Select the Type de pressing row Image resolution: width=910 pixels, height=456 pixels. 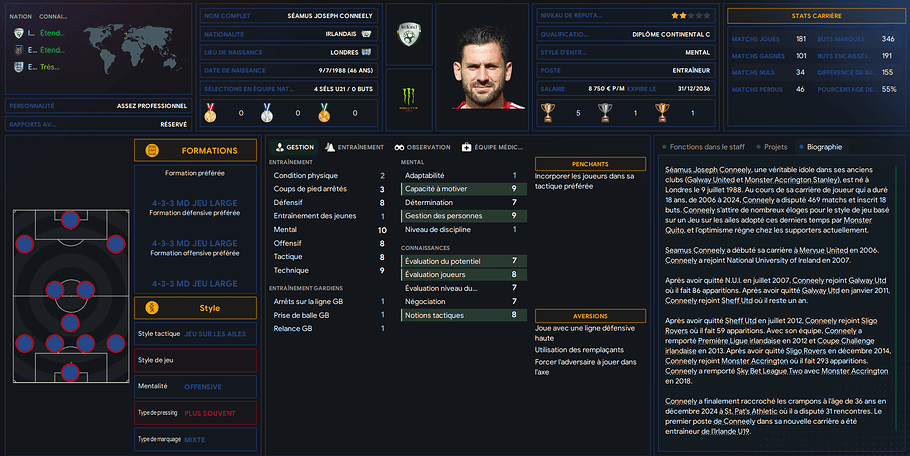click(195, 412)
